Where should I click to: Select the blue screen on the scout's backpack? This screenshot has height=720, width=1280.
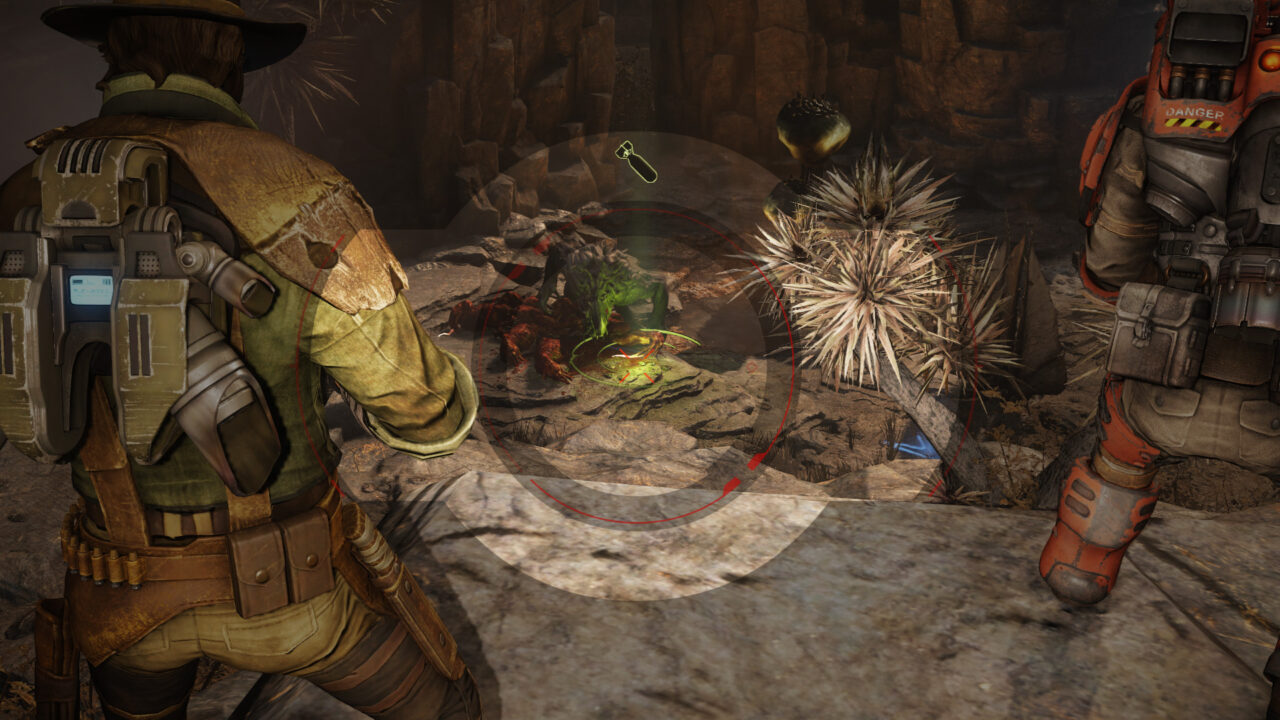click(87, 290)
